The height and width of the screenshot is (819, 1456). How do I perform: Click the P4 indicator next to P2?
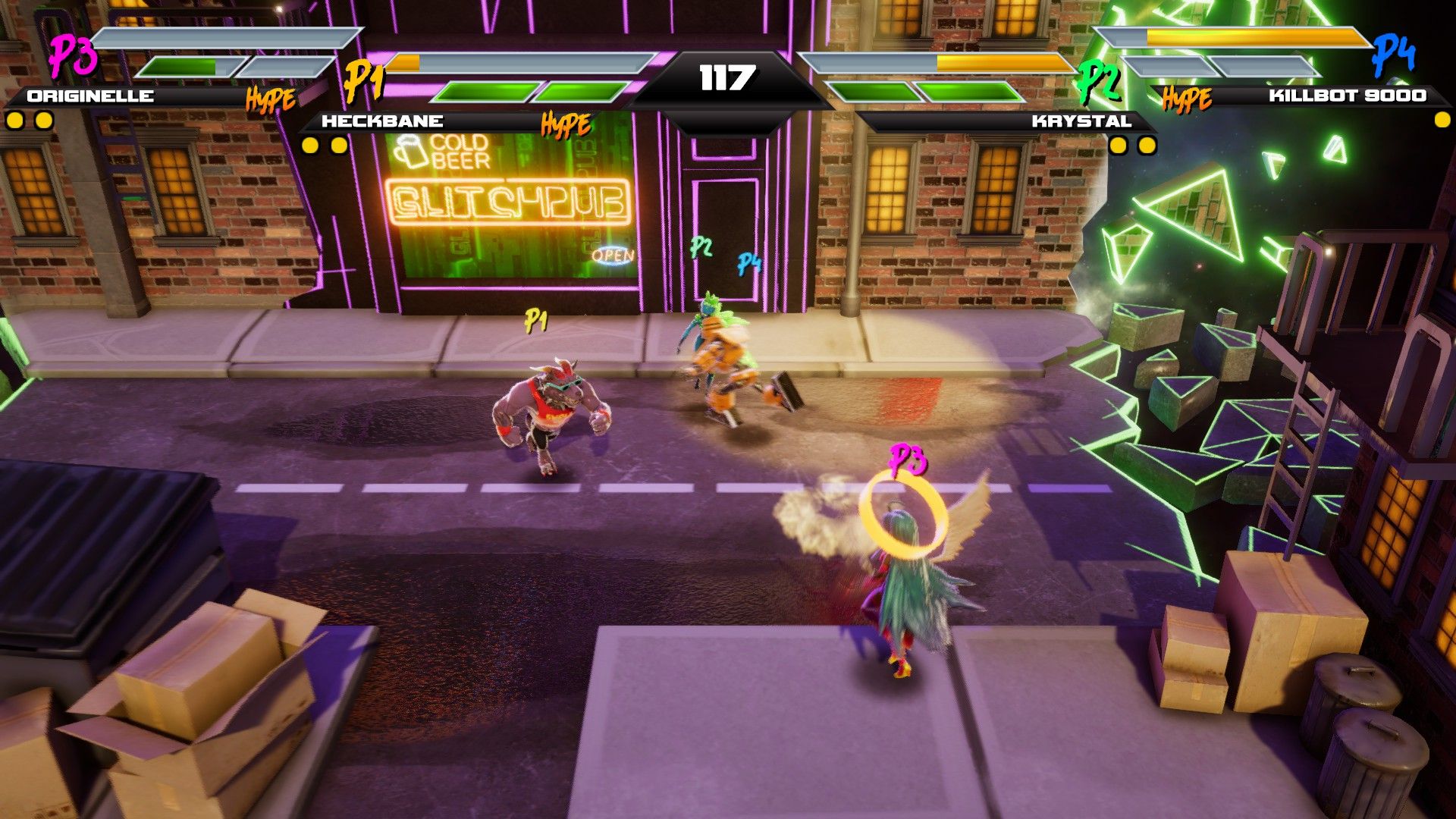(x=749, y=265)
